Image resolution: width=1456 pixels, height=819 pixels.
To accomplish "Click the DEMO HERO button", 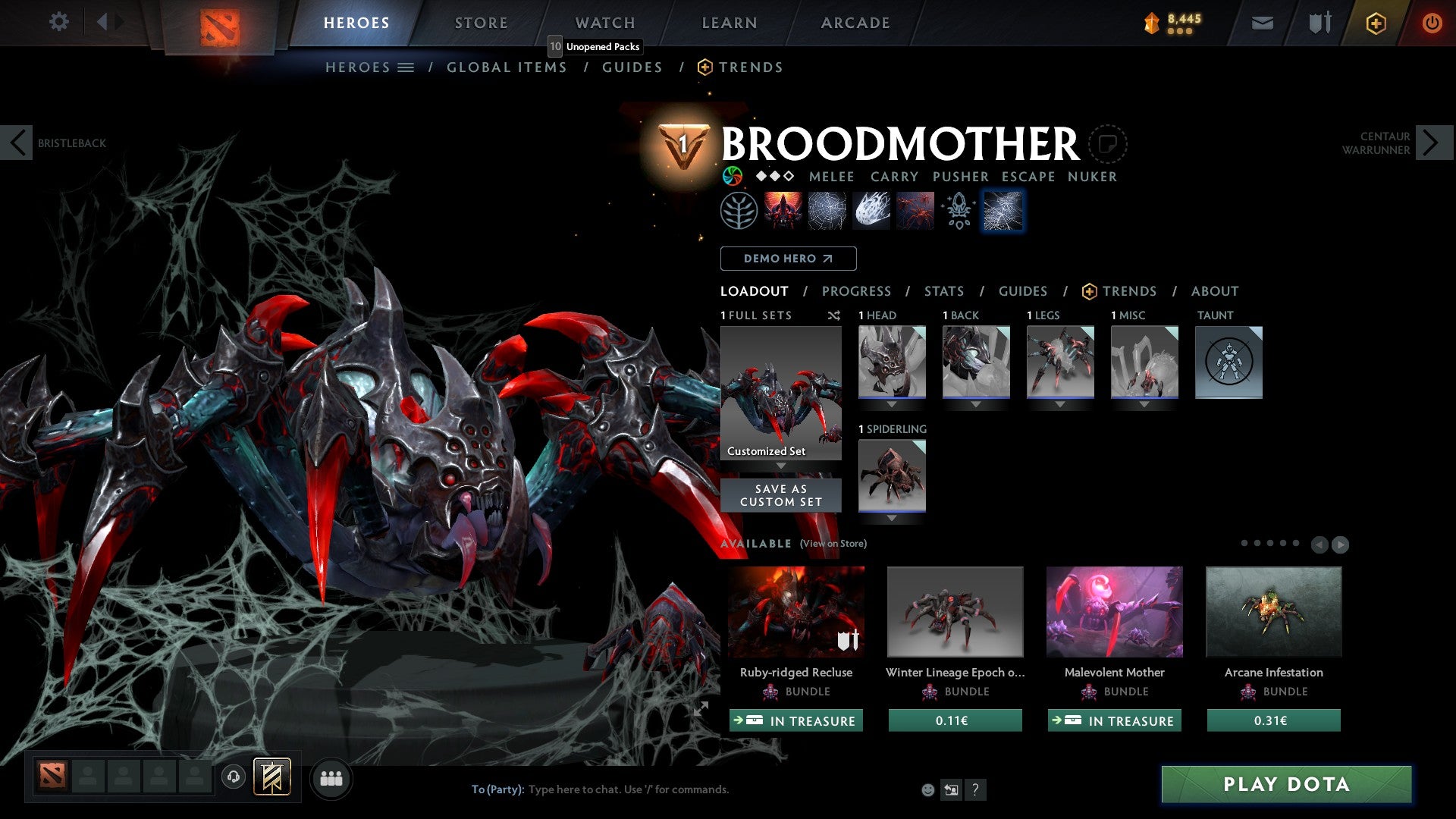I will point(788,259).
